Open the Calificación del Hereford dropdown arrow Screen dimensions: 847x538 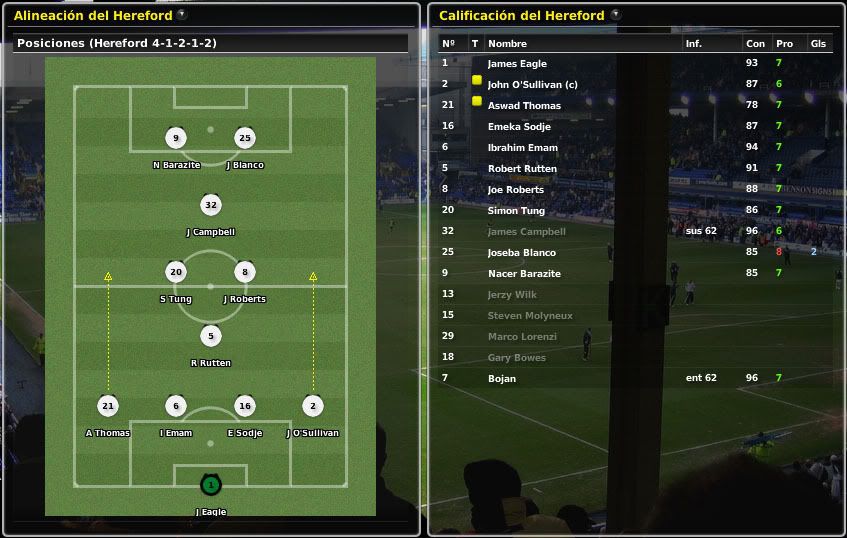click(x=616, y=15)
